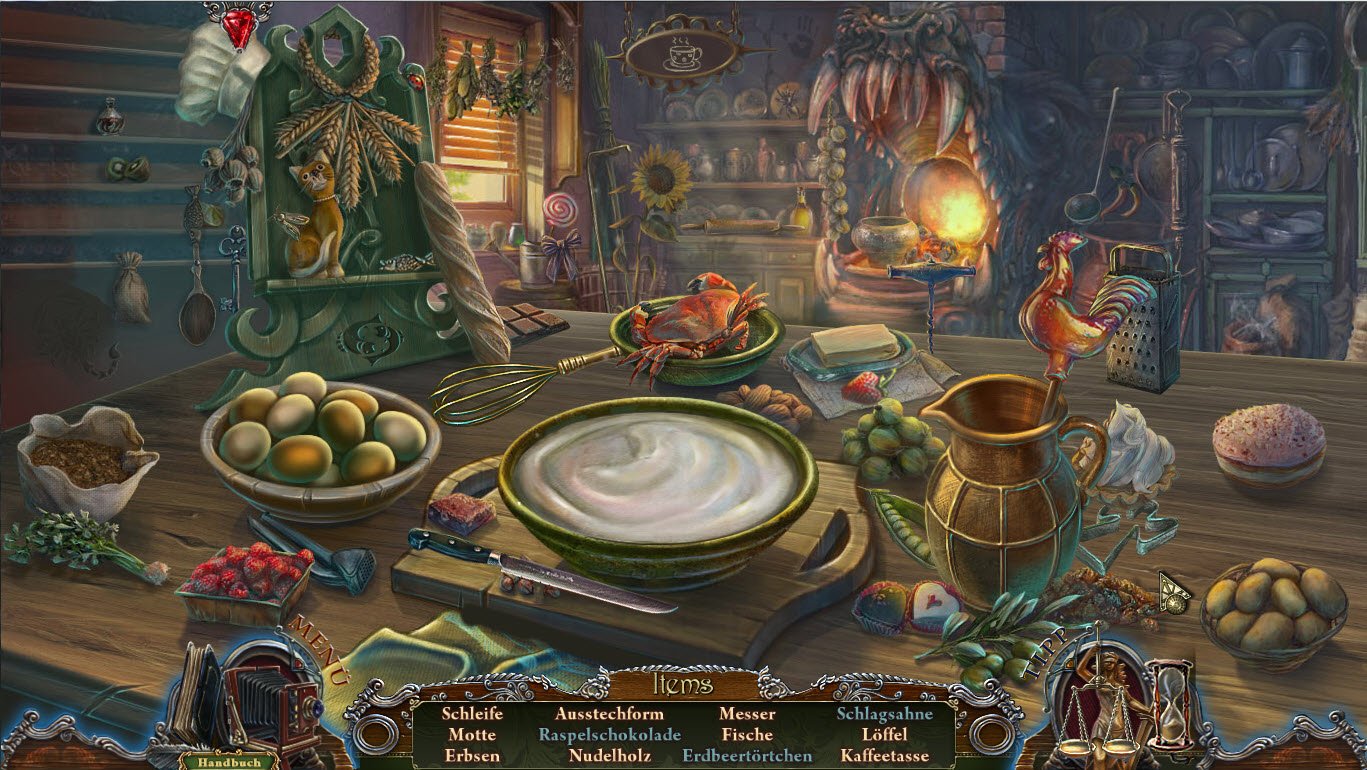
Task: Select 'Schleife' in the item list
Action: [x=472, y=714]
